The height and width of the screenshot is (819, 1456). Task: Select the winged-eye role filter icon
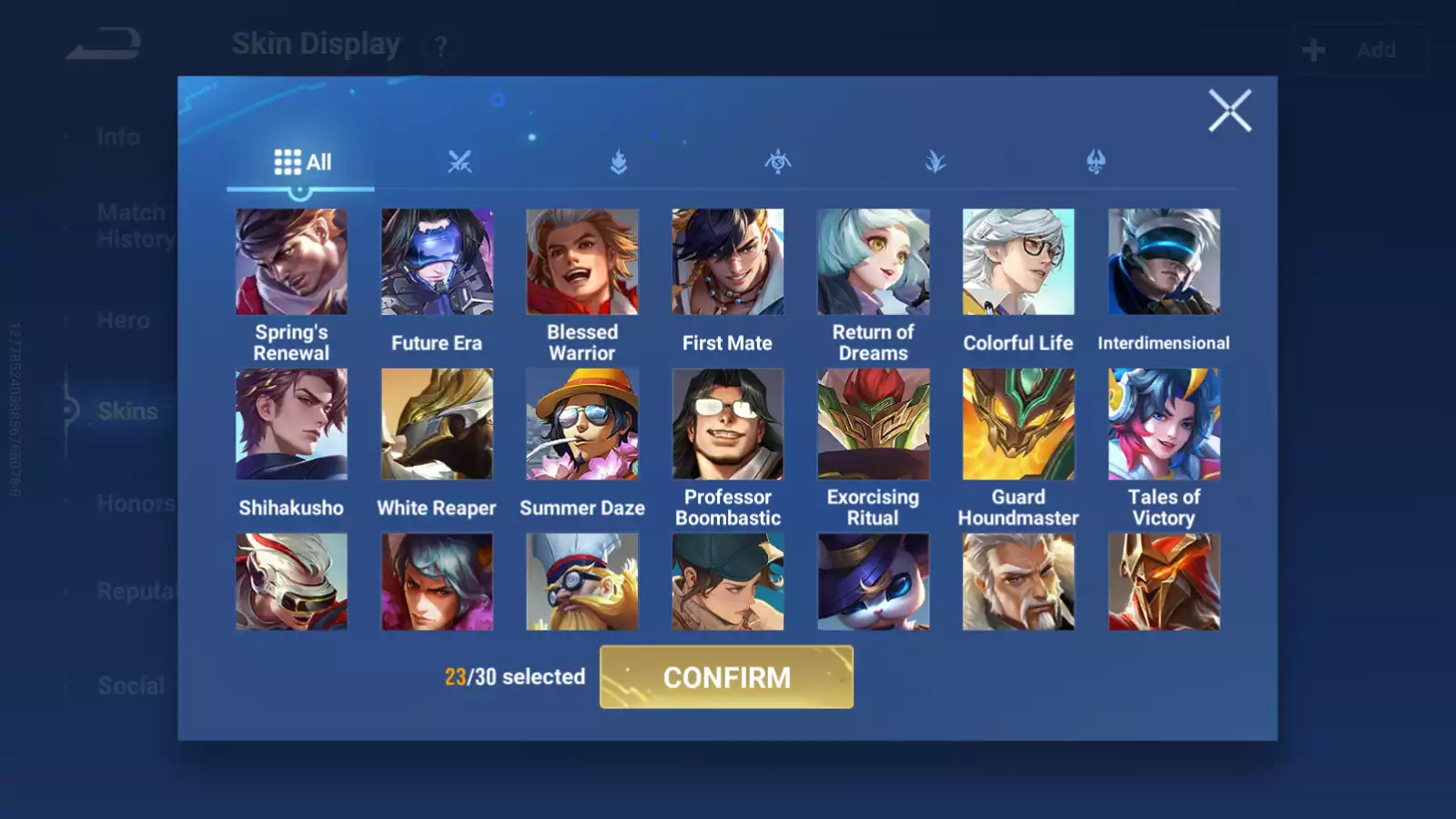[x=778, y=162]
